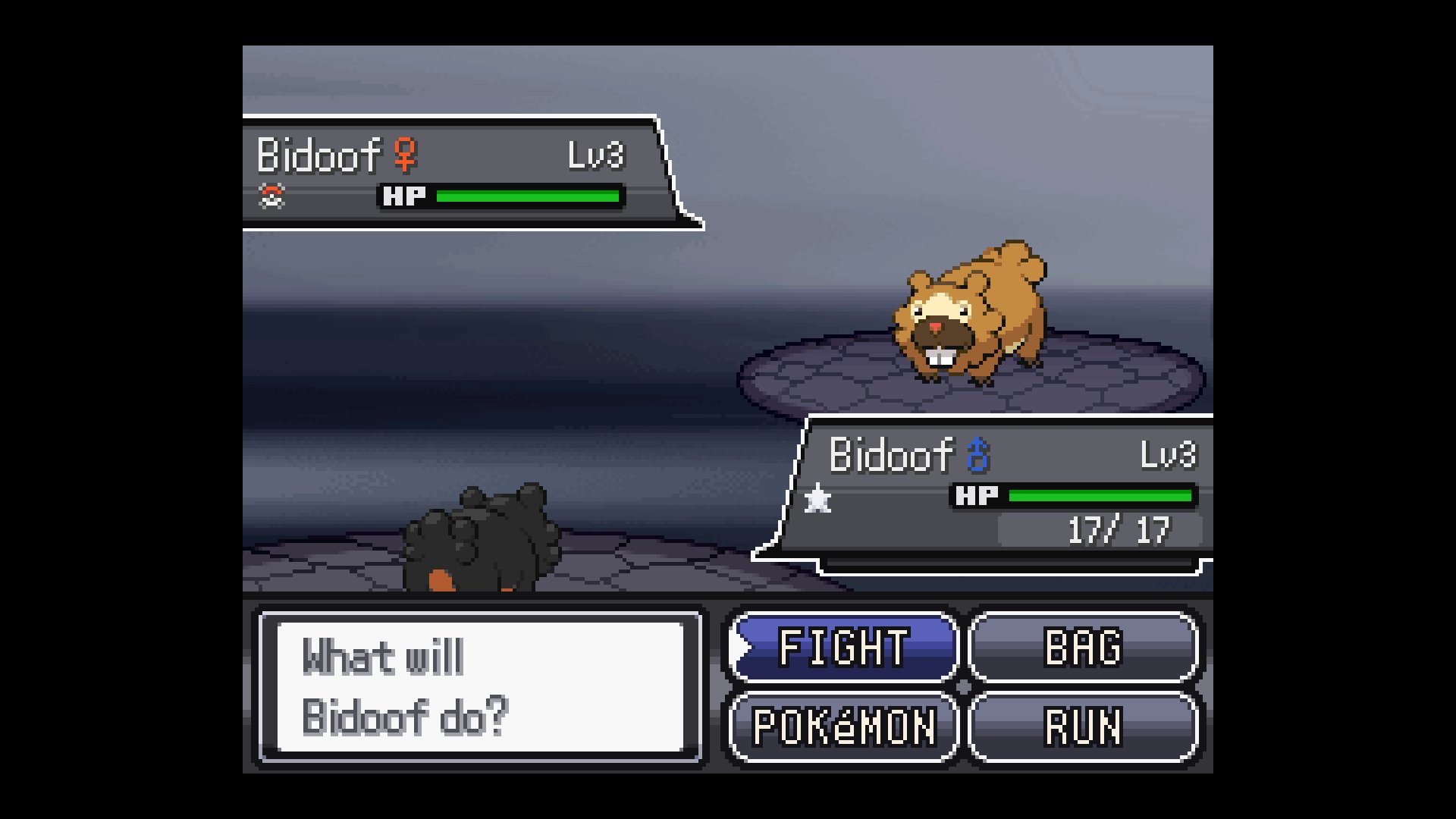Open the BAG menu
The image size is (1456, 819).
click(1083, 648)
